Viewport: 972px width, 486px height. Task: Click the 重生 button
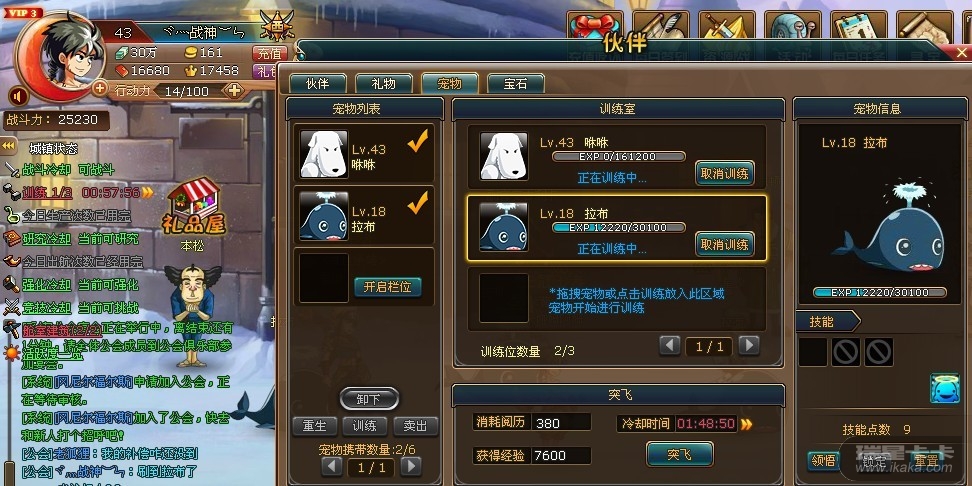click(x=315, y=426)
